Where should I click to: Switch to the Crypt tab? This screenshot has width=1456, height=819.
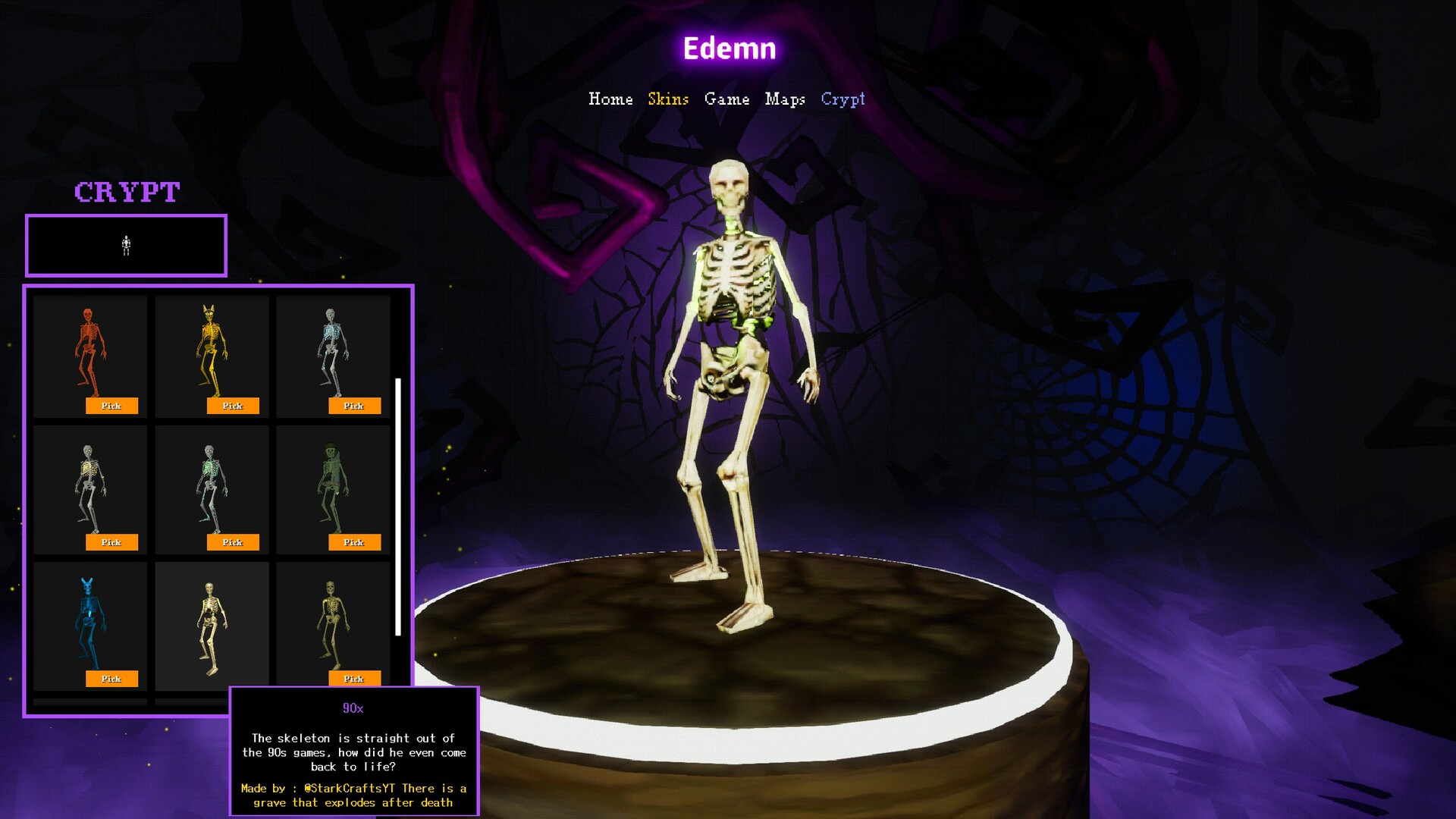click(843, 99)
